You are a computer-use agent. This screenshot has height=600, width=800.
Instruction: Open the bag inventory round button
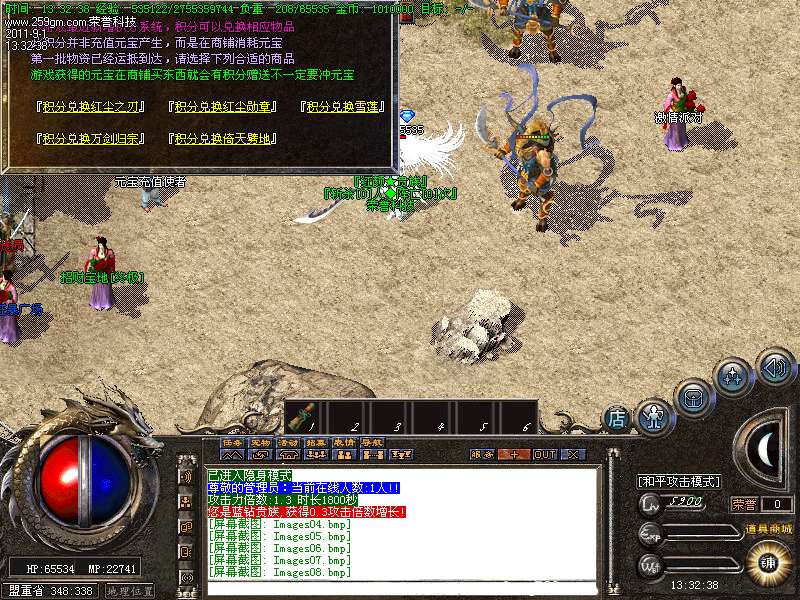(692, 394)
